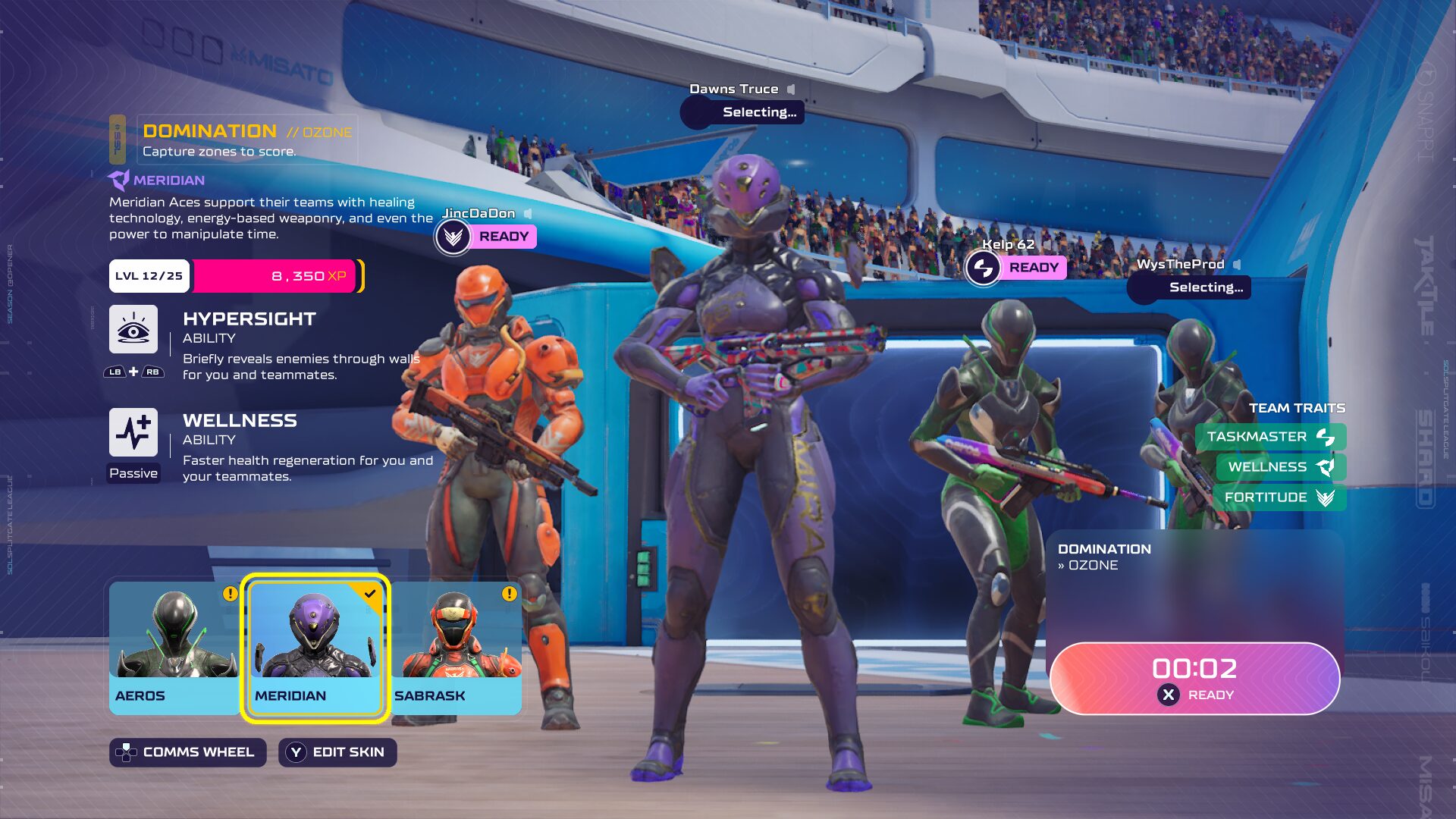Toggle speaker icon next to WysTheProd
The image size is (1456, 819).
point(1237,265)
